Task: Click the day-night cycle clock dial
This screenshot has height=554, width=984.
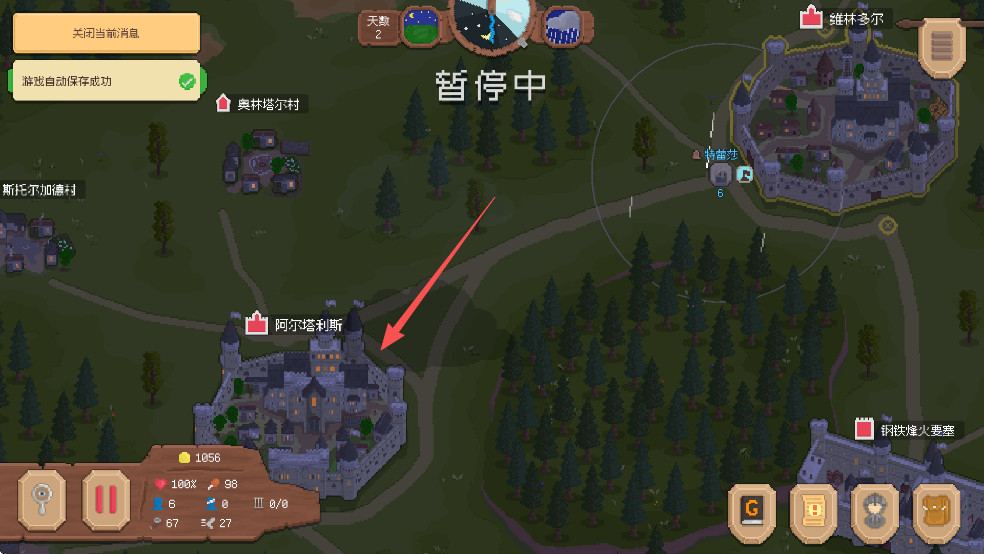Action: click(x=493, y=20)
